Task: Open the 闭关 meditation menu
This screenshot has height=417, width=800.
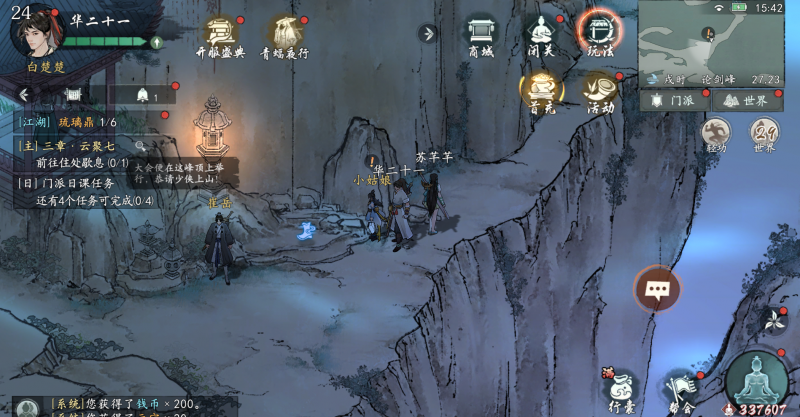Action: click(540, 35)
